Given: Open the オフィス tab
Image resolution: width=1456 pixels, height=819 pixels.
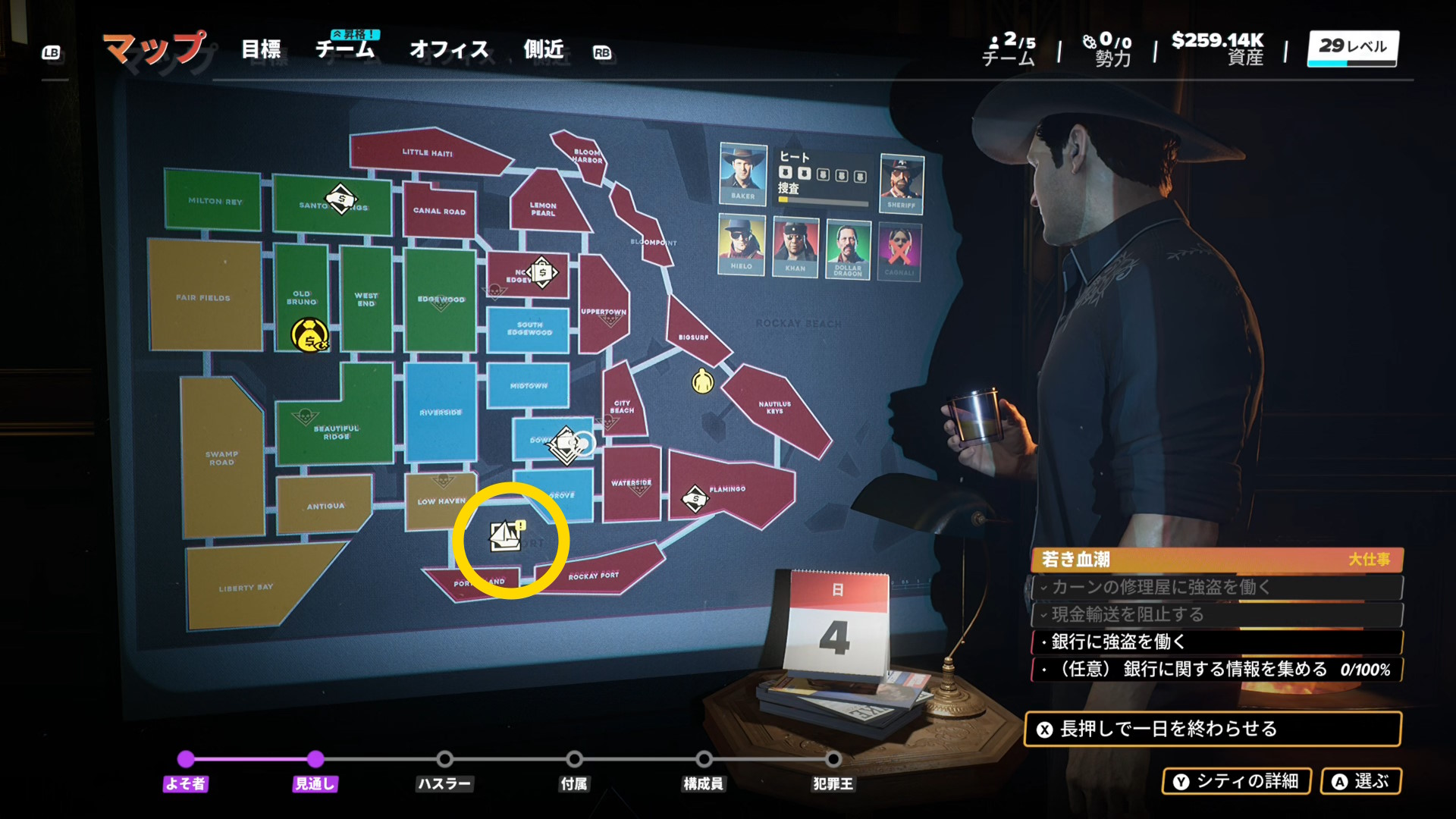Looking at the screenshot, I should coord(449,50).
